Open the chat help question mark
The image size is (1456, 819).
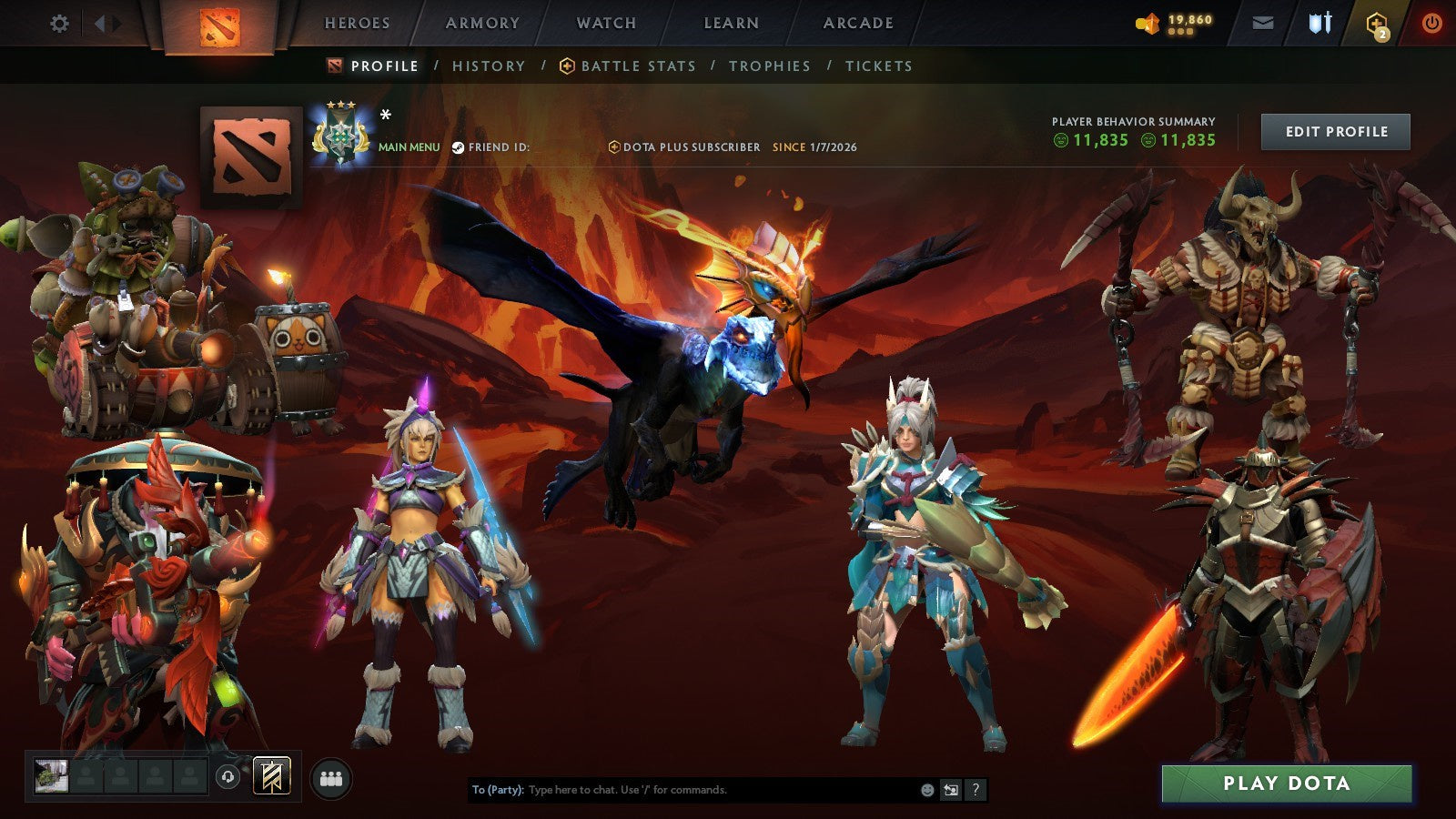(976, 791)
